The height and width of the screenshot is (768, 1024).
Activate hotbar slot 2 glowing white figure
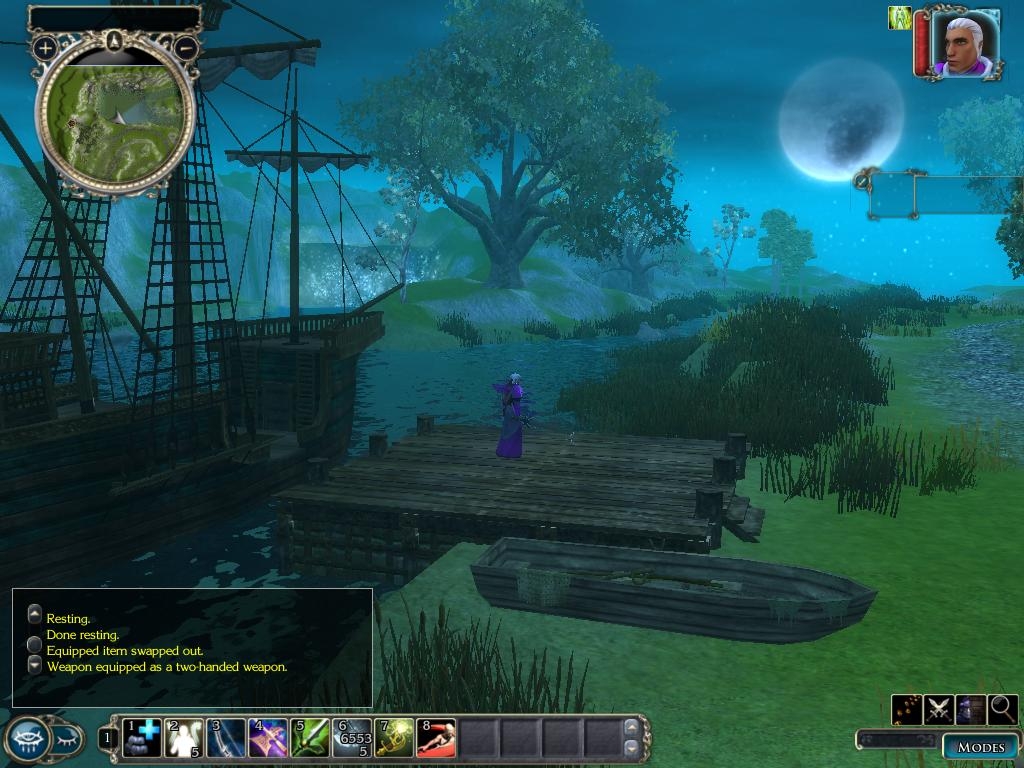click(185, 738)
